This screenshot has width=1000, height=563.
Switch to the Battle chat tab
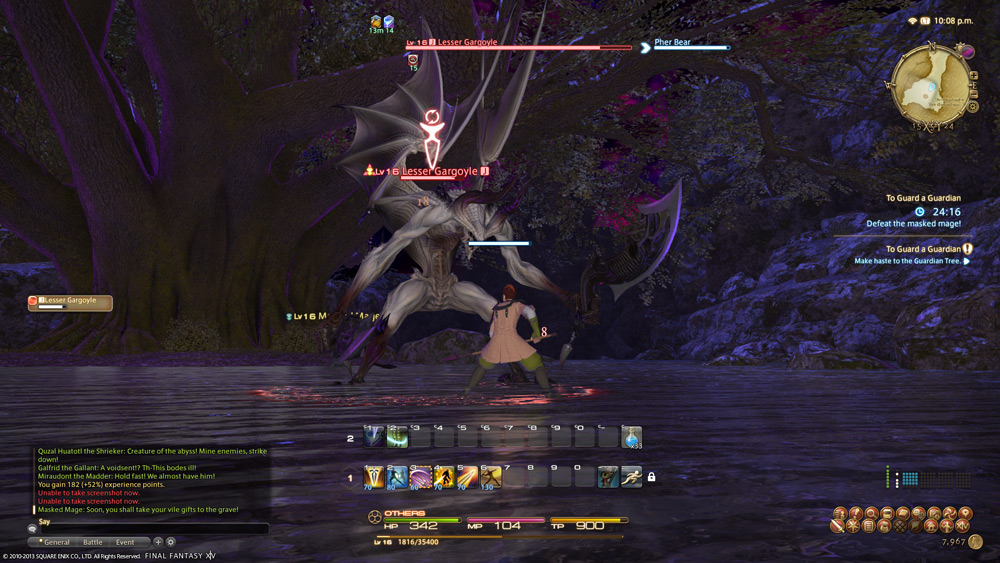pyautogui.click(x=92, y=542)
